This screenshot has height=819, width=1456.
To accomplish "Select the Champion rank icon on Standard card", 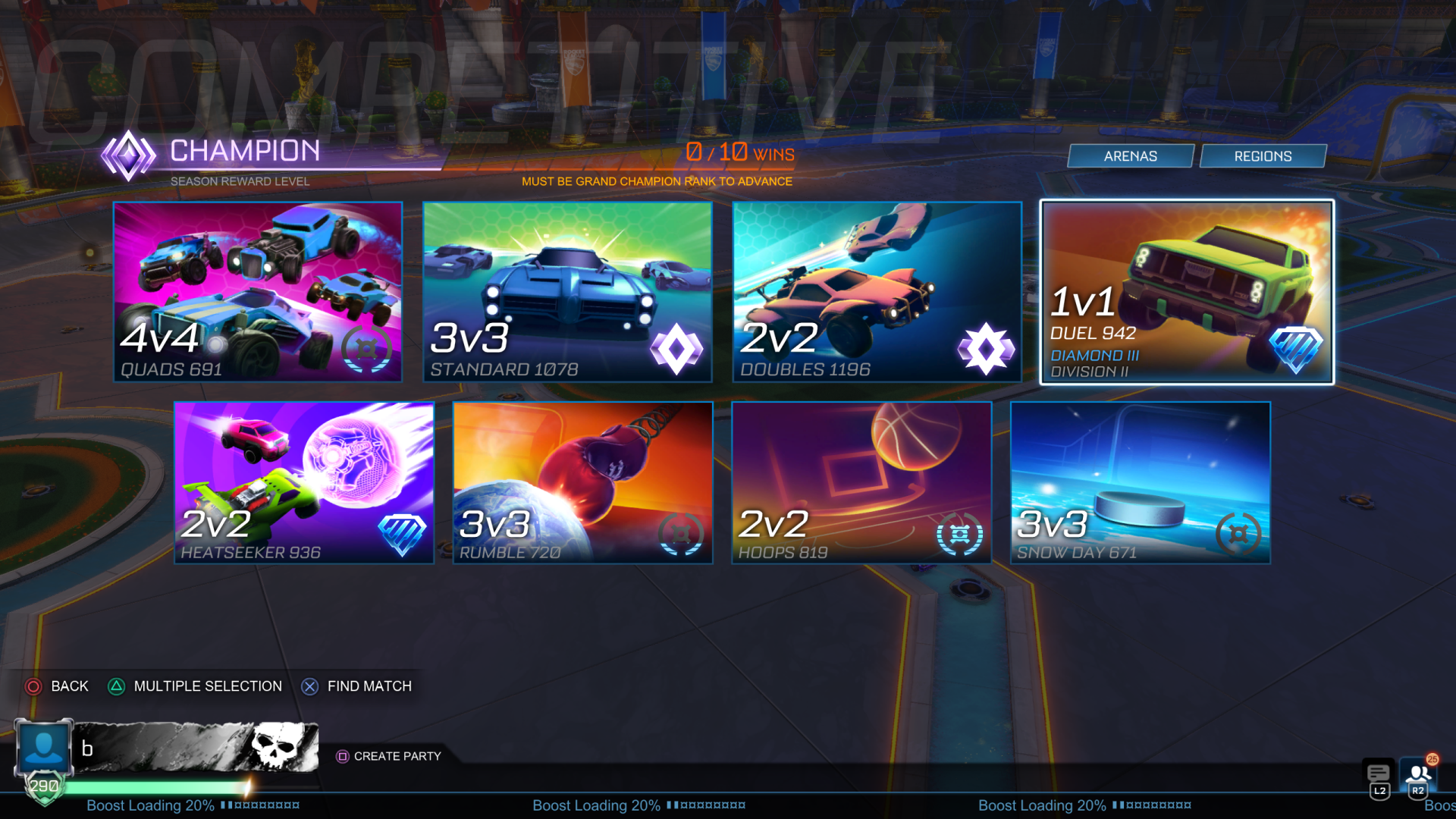I will click(678, 349).
